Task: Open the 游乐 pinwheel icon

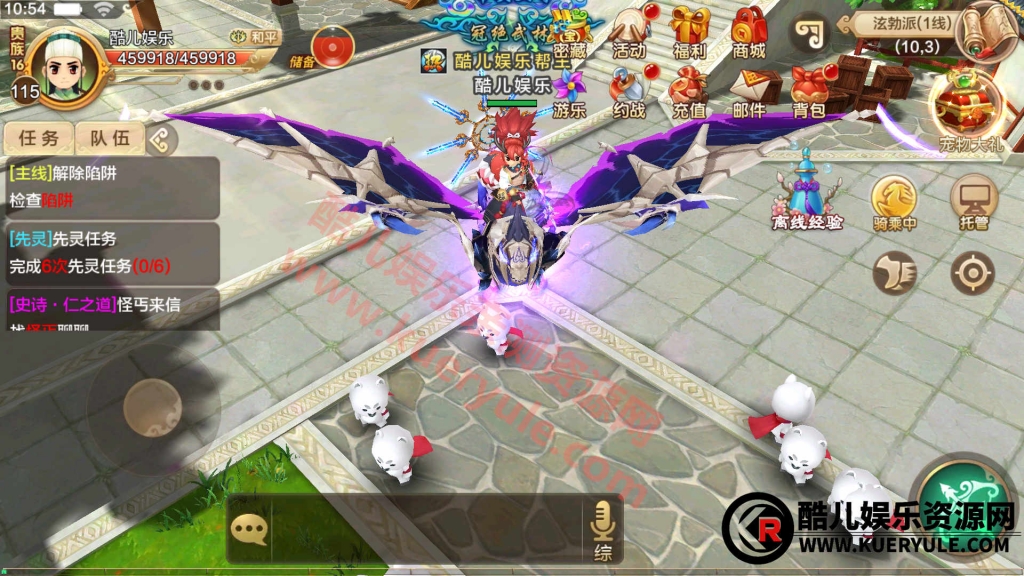Action: point(570,93)
